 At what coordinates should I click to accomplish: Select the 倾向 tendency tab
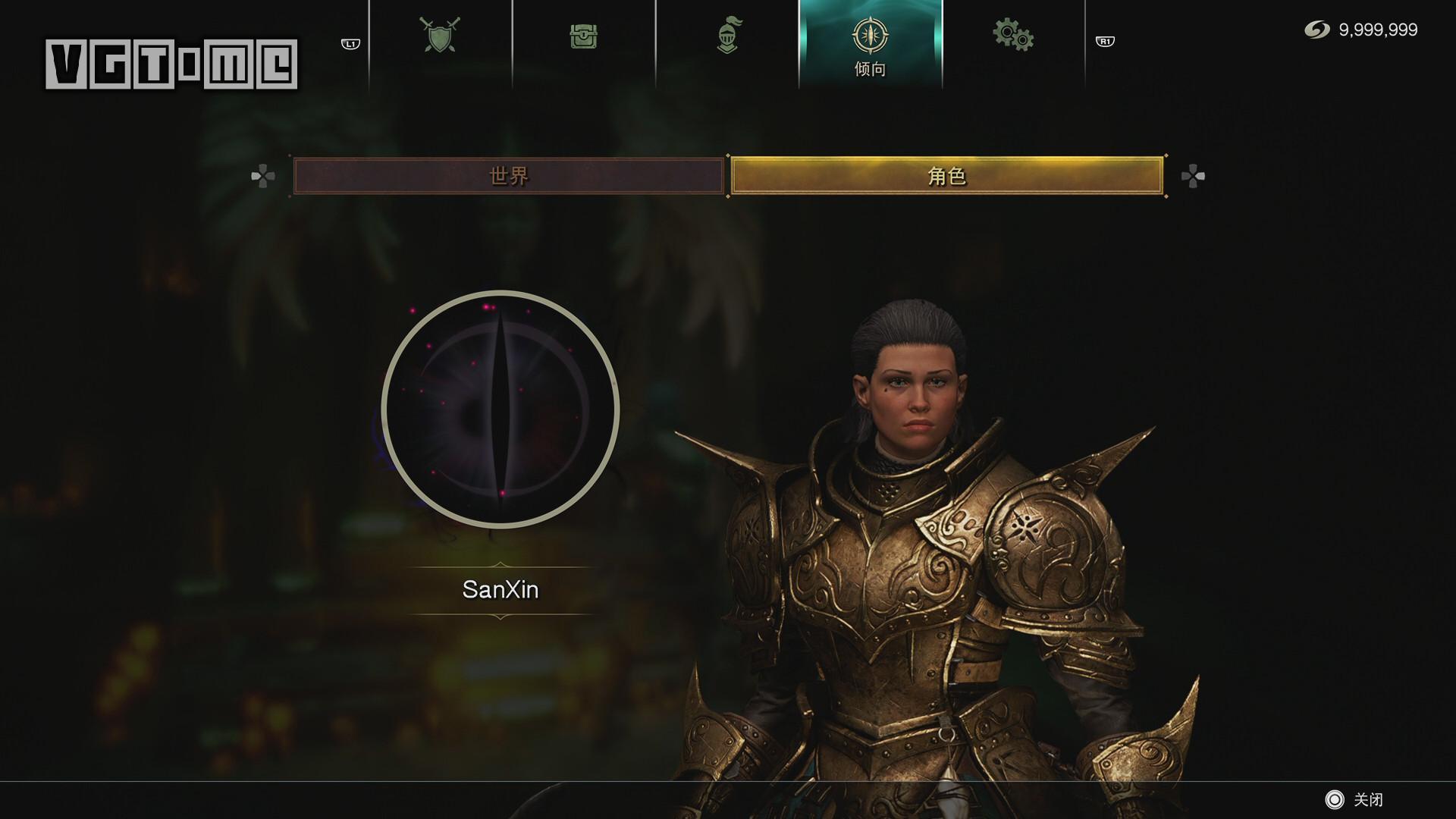870,44
